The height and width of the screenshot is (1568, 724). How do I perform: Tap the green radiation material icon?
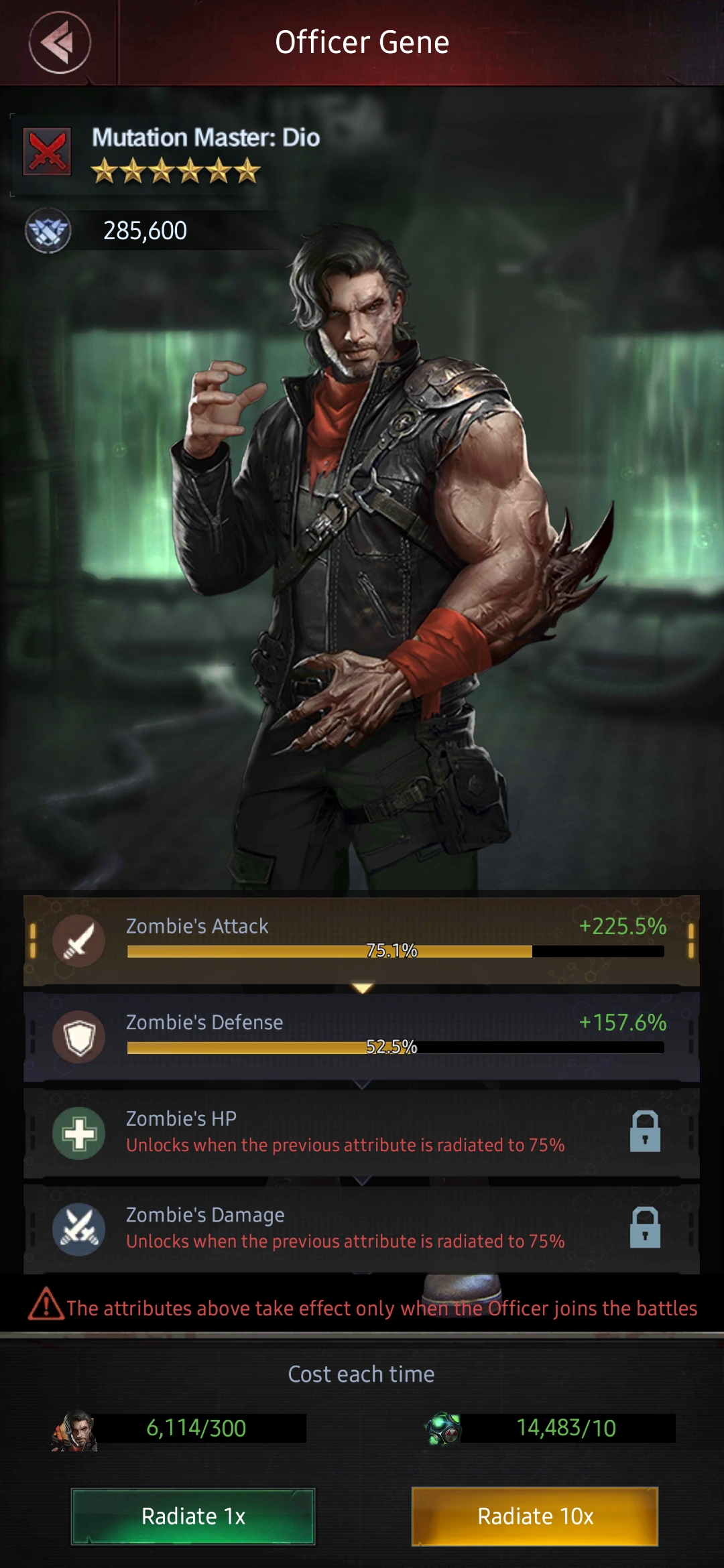click(x=443, y=1429)
